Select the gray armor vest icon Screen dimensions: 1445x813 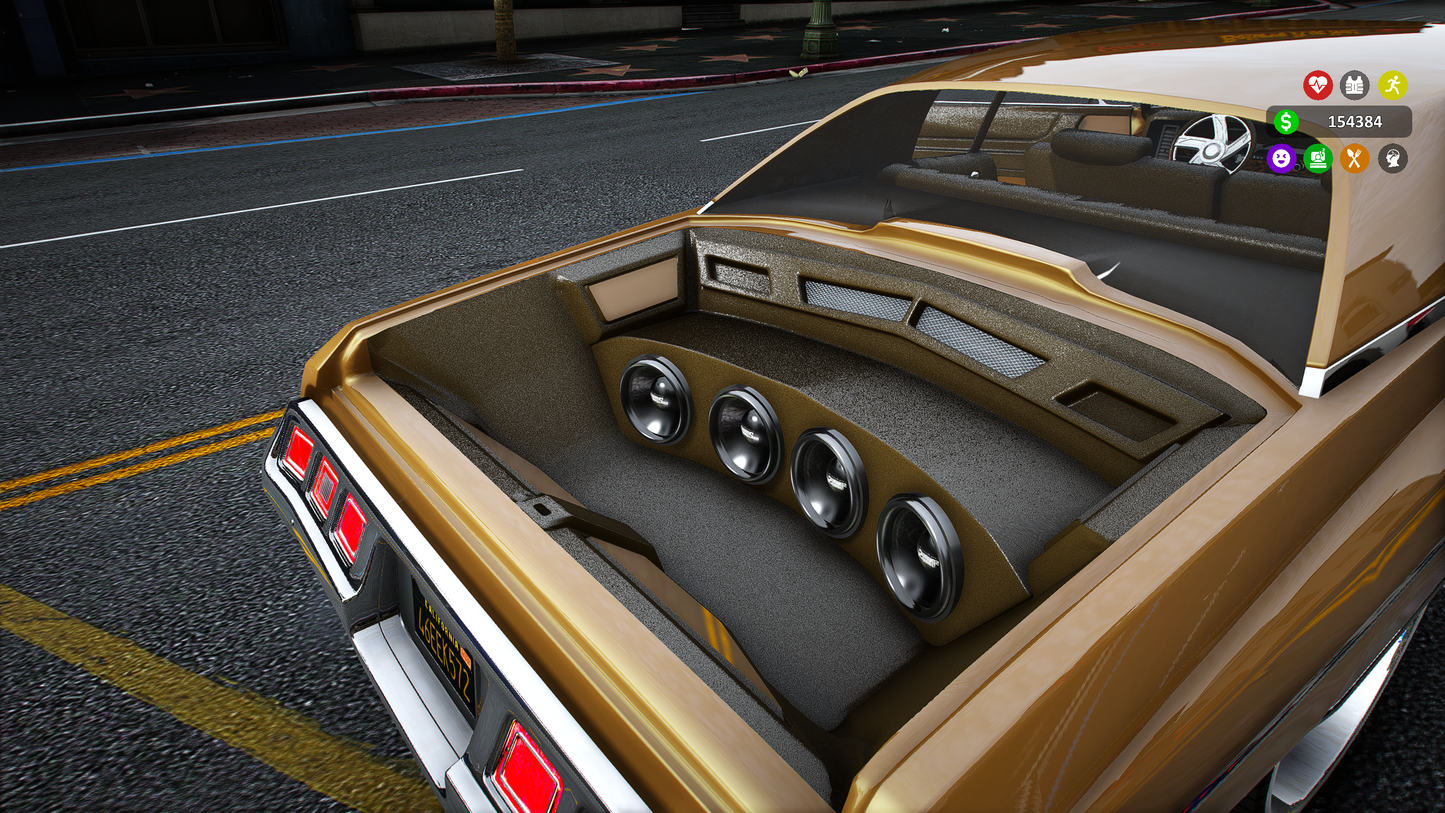(x=1355, y=85)
